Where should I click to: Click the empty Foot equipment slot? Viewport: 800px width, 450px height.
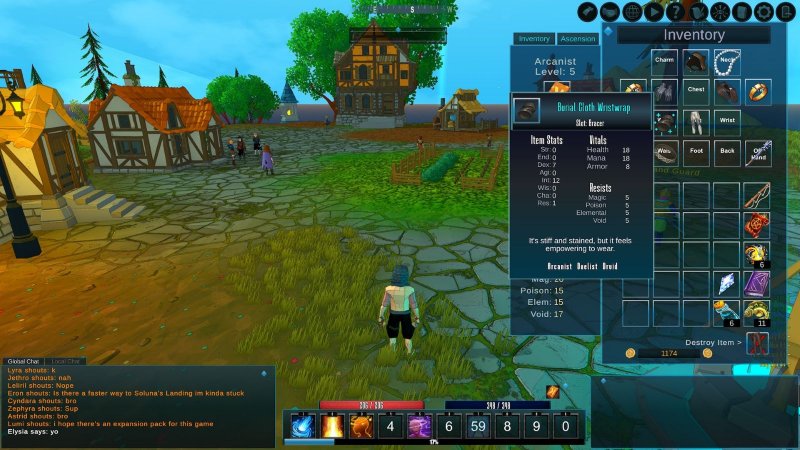[x=696, y=153]
